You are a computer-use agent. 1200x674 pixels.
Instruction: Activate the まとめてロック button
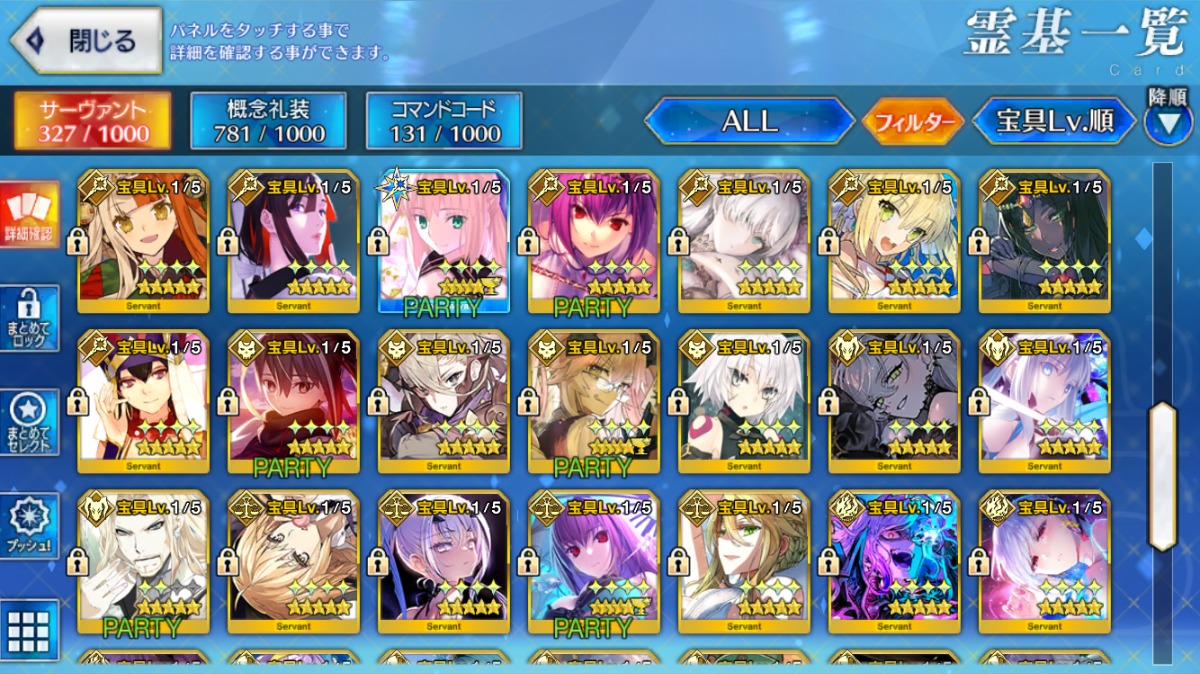[x=29, y=319]
